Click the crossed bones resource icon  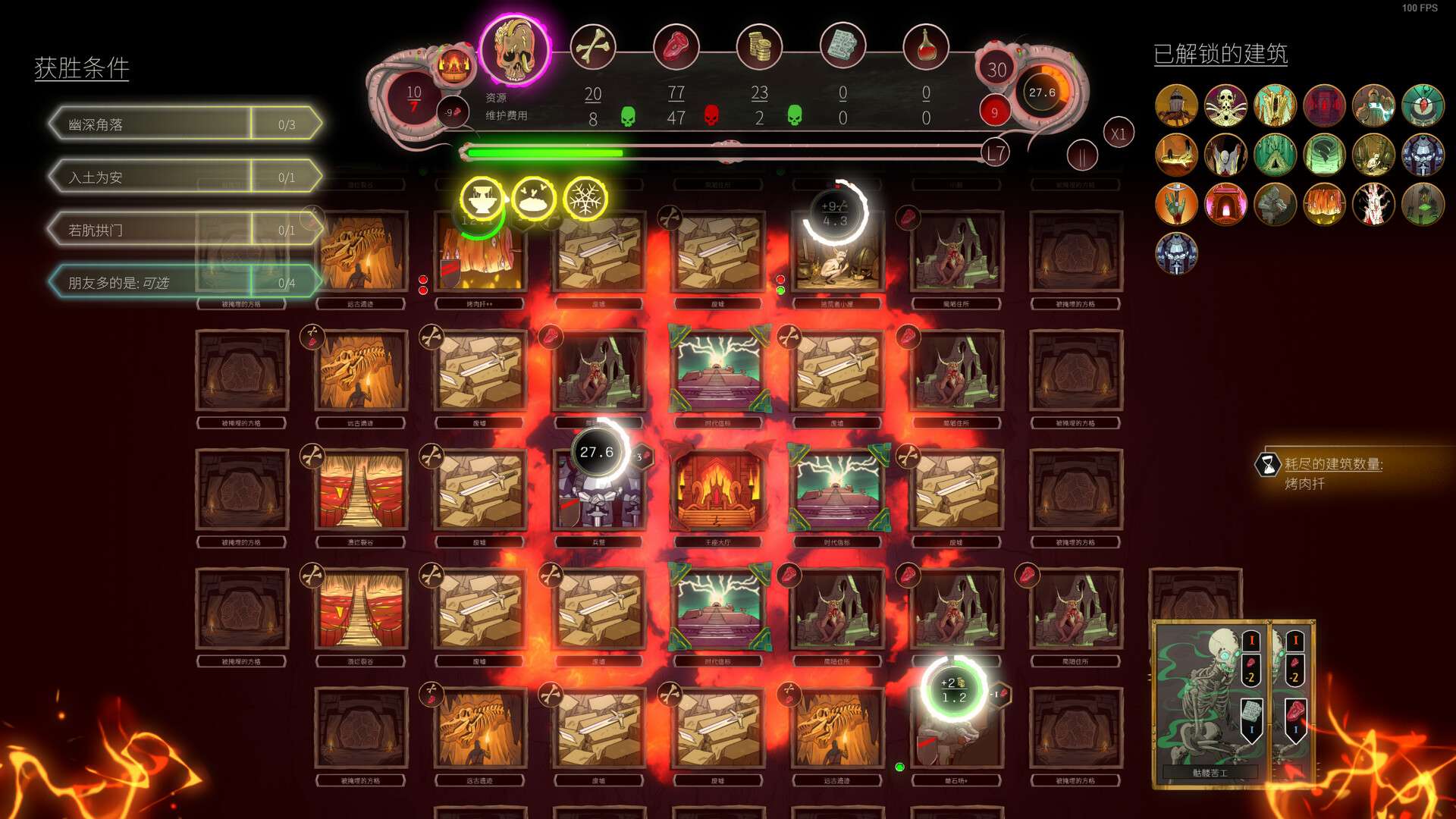[592, 47]
